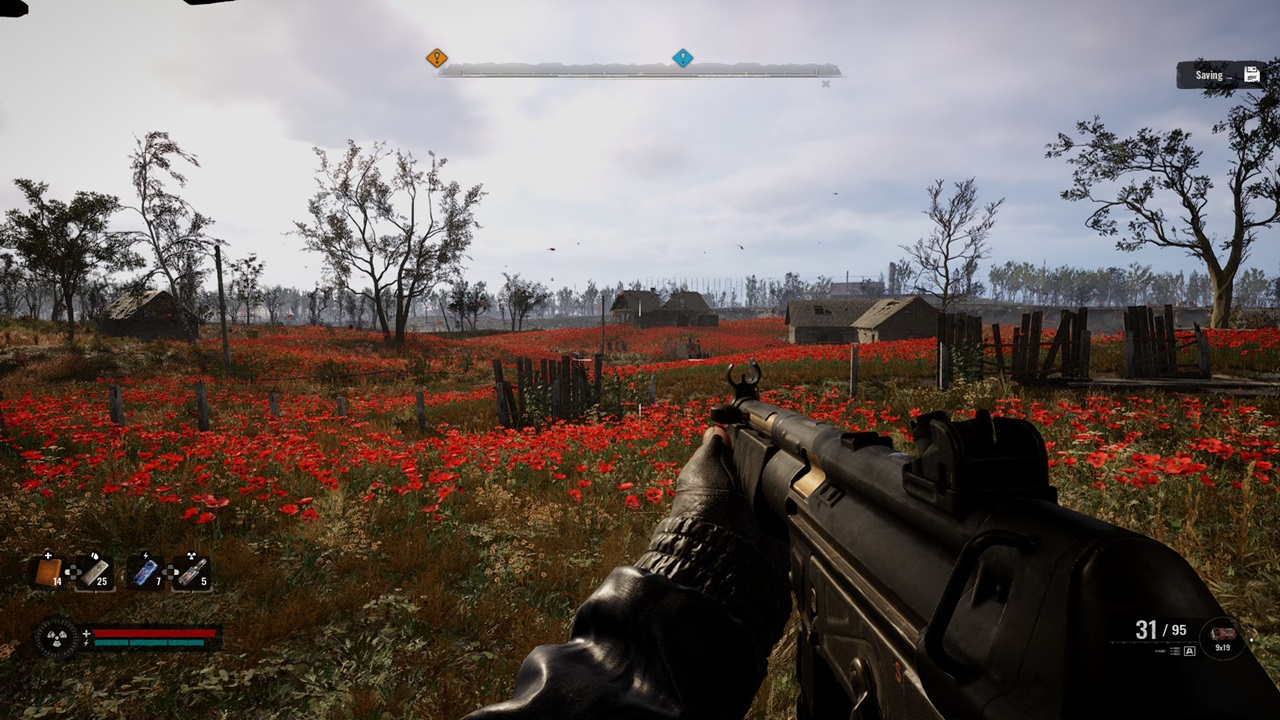Open the ammo count 31/95 display
Image resolution: width=1280 pixels, height=720 pixels.
(1160, 630)
